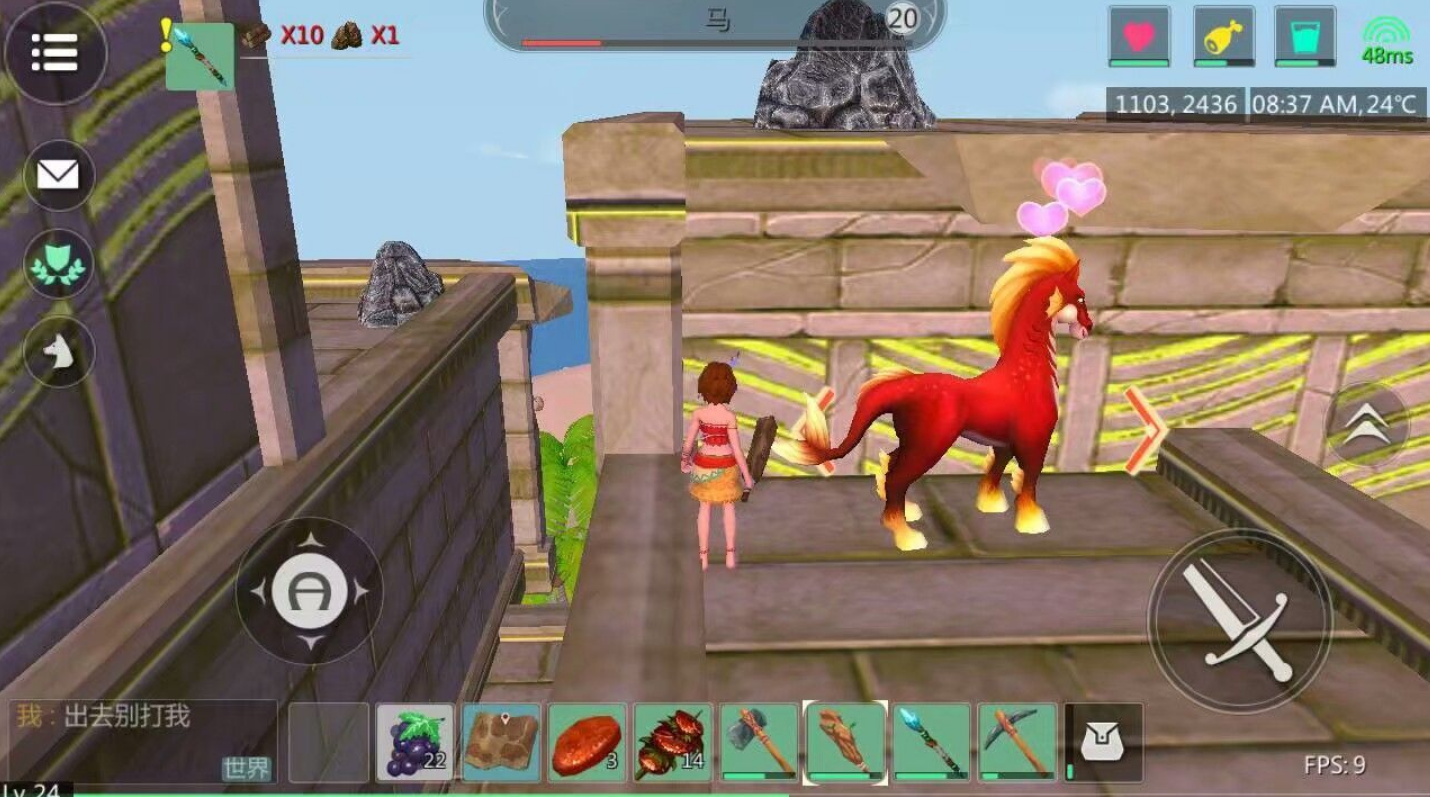The height and width of the screenshot is (797, 1430).
Task: Select the grapes hotbar slot
Action: (x=415, y=742)
